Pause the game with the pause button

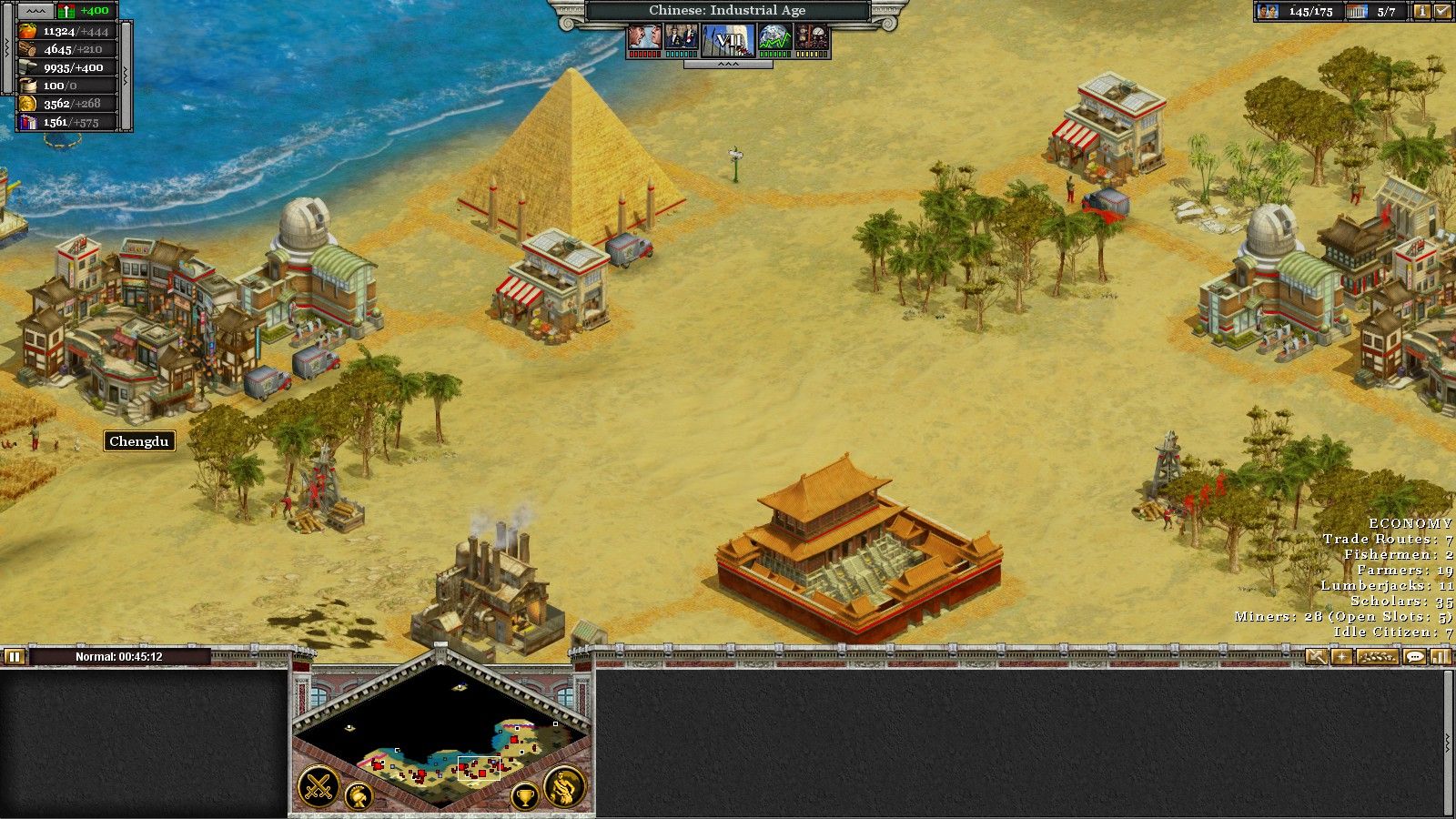(14, 656)
